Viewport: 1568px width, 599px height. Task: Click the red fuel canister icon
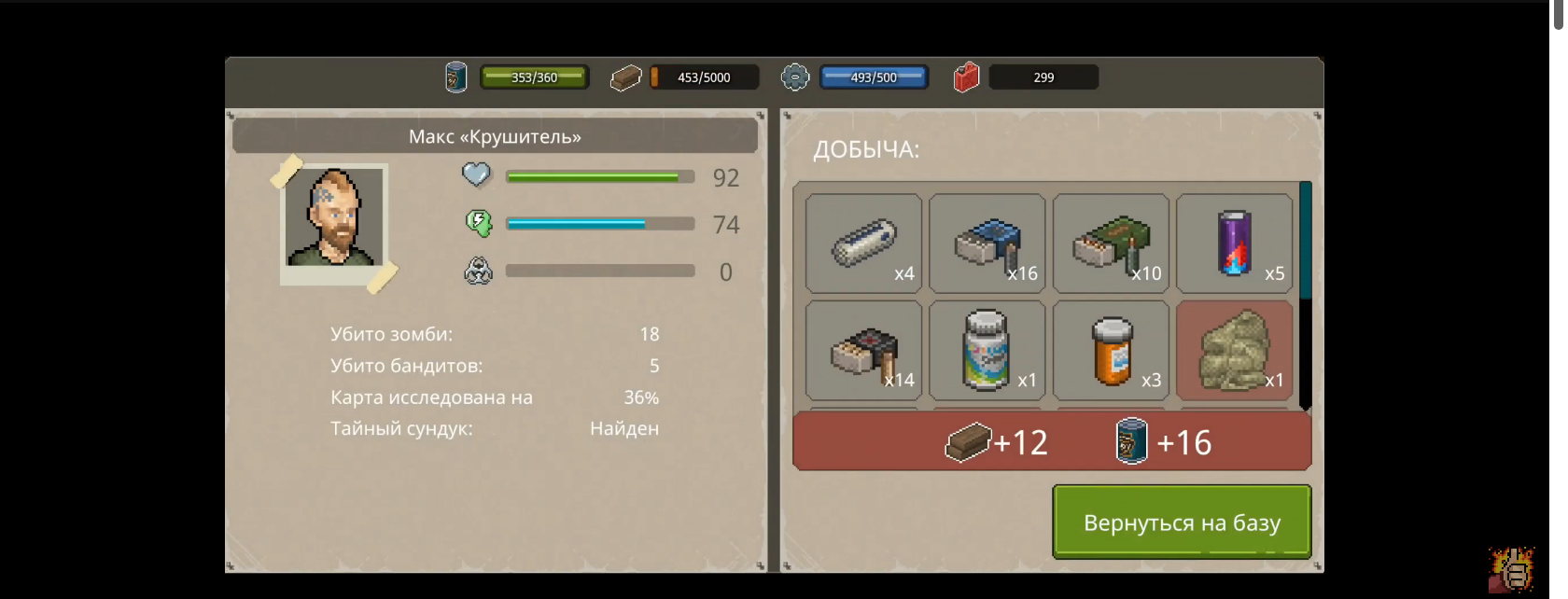tap(966, 77)
